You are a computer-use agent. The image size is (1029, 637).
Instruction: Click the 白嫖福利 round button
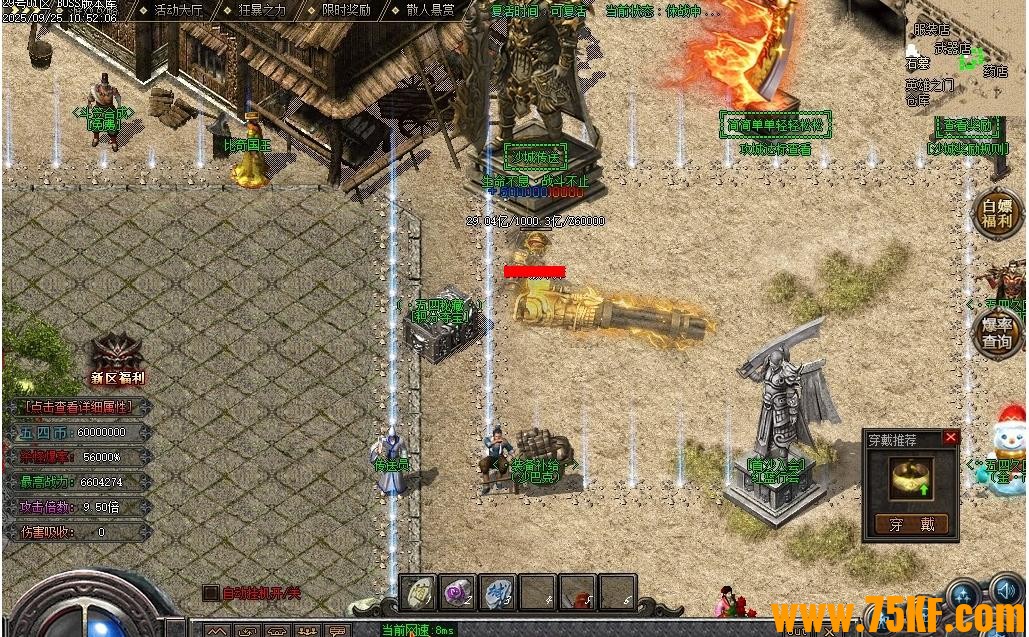996,214
